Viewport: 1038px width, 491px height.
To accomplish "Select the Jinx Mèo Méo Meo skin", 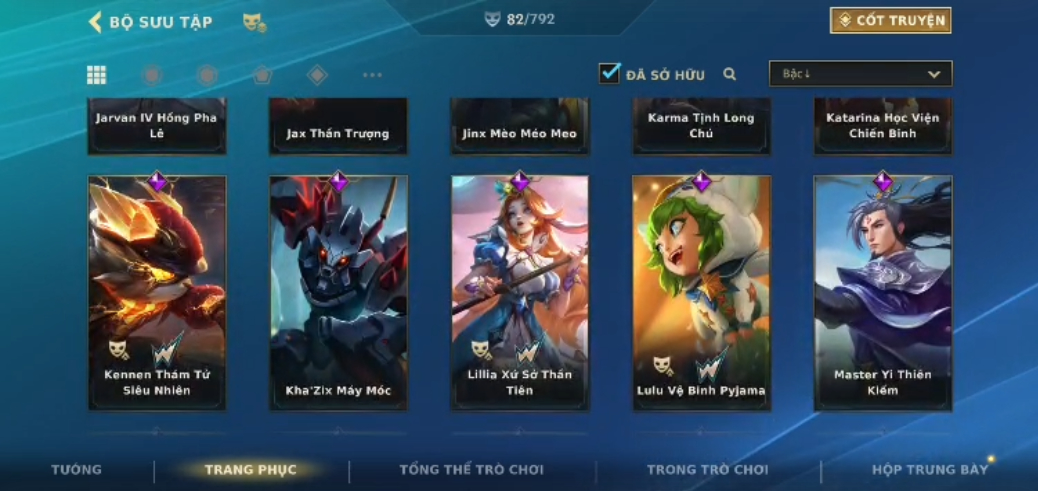I will [x=520, y=127].
